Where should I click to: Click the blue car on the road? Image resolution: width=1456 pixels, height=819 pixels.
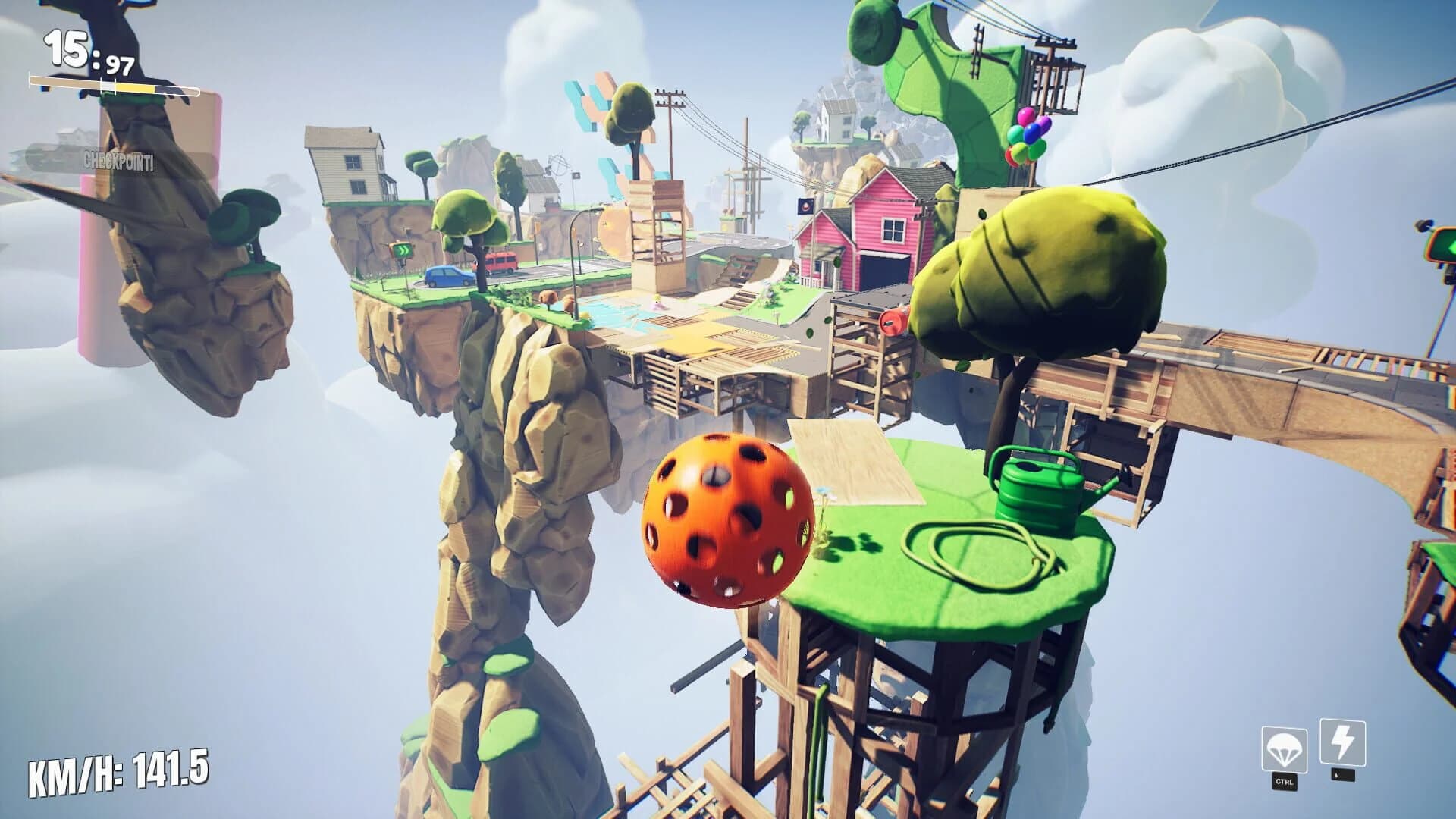click(447, 278)
